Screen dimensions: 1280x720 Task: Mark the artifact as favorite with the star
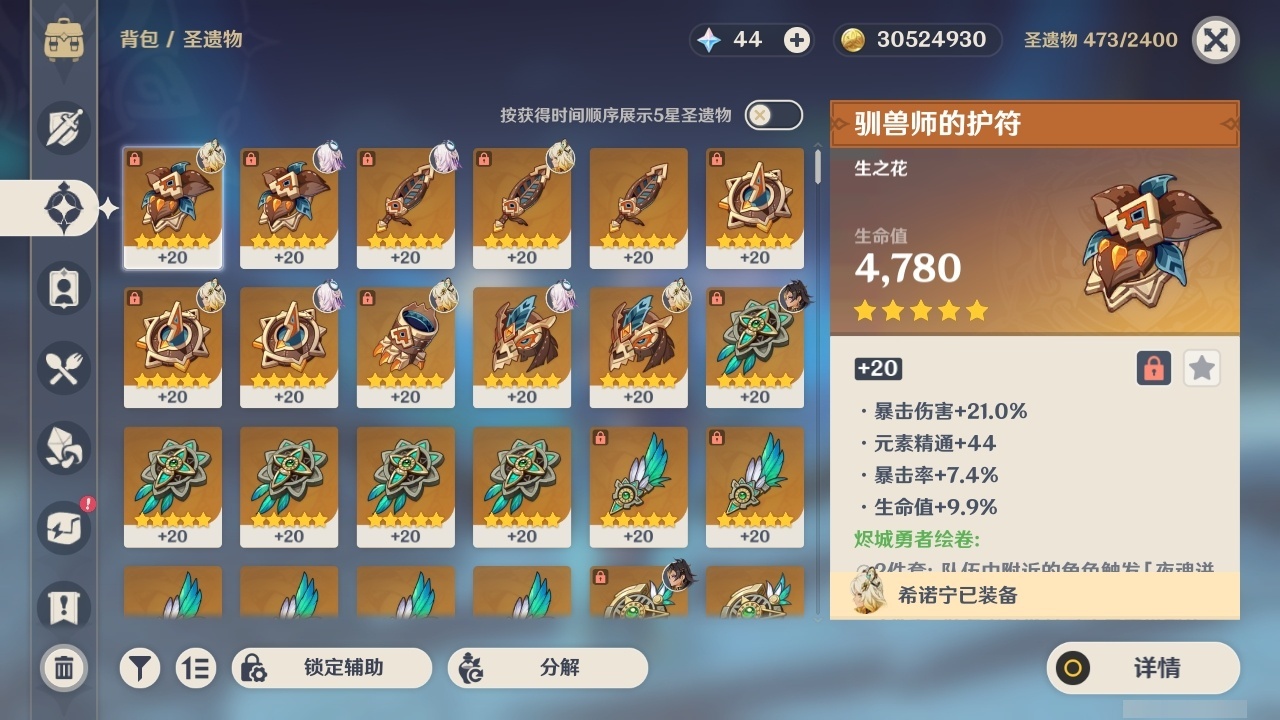[x=1201, y=368]
